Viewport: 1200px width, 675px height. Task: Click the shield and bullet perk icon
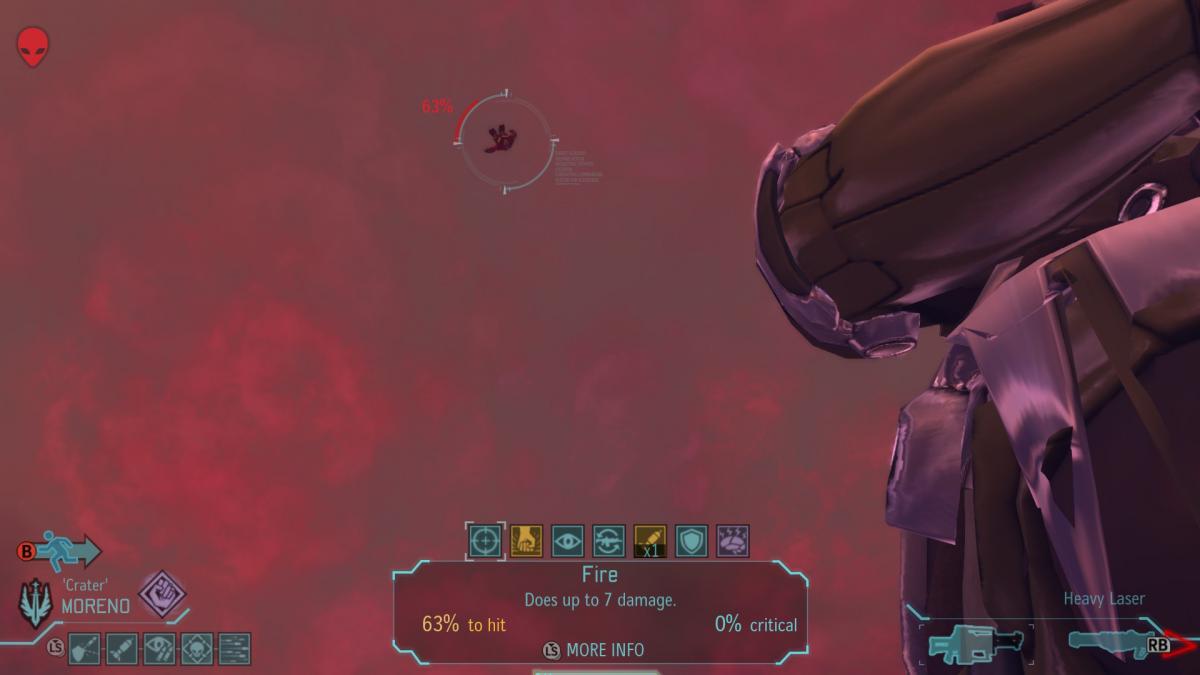tap(85, 649)
